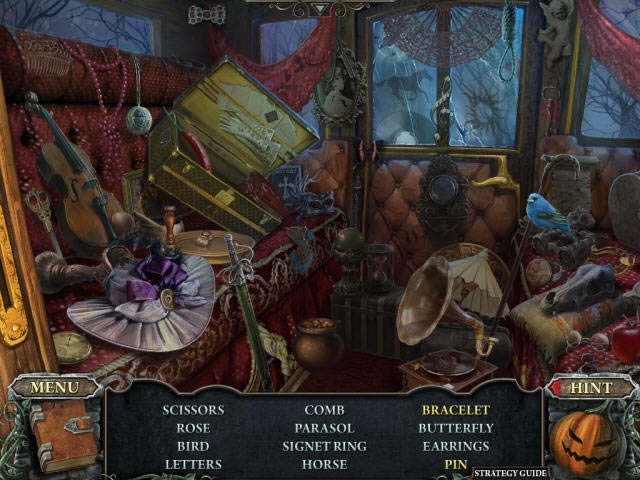
Task: Open the Strategy Guide
Action: pos(510,472)
